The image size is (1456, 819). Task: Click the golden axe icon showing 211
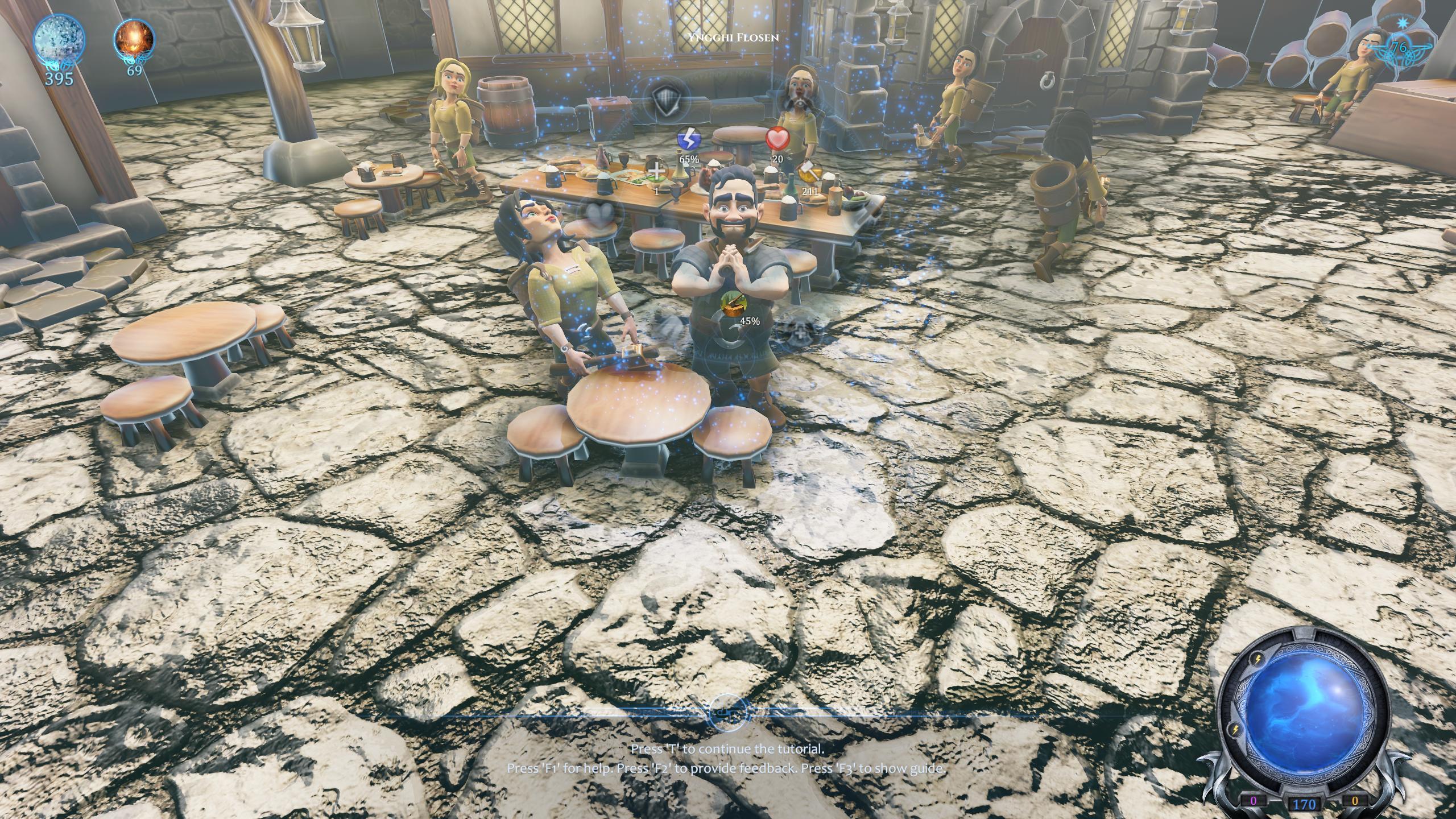click(x=809, y=172)
